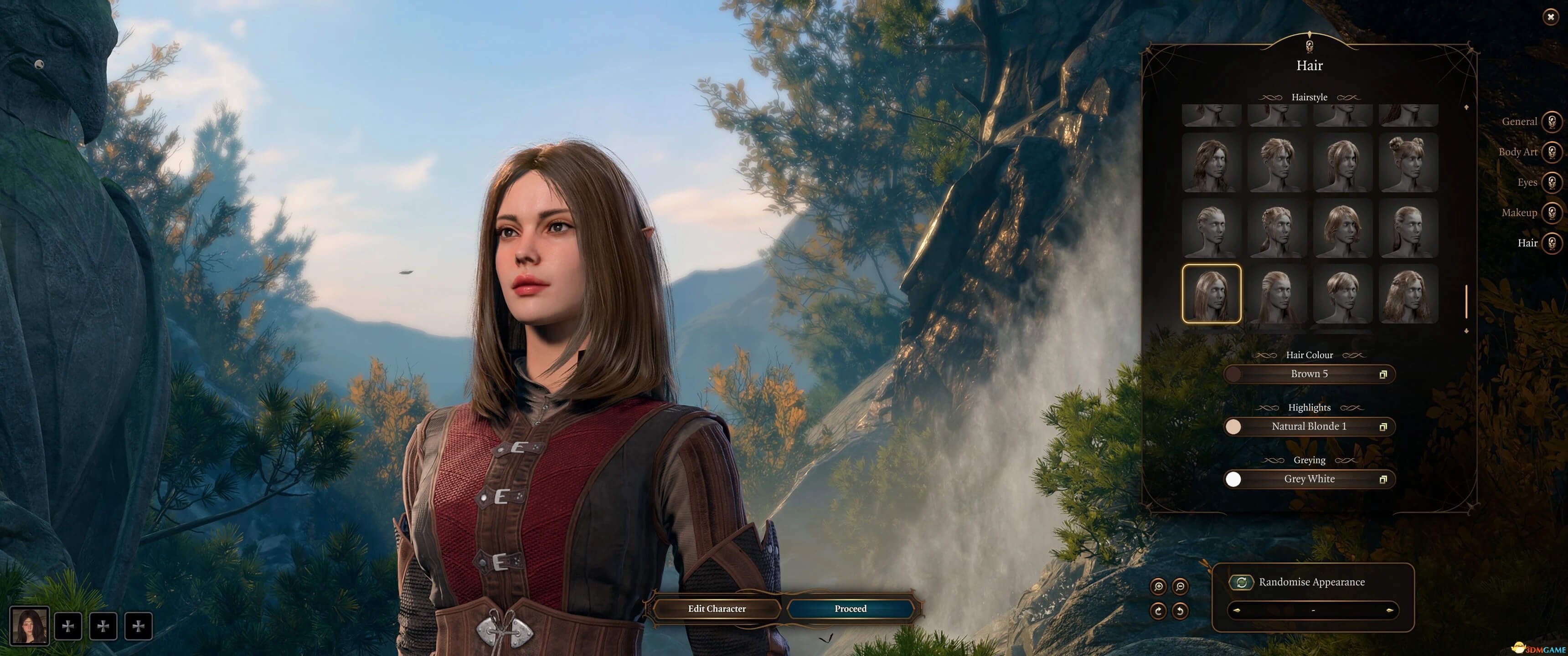Go to the Eyes tab
Screen dimensions: 1568x656
point(1552,183)
